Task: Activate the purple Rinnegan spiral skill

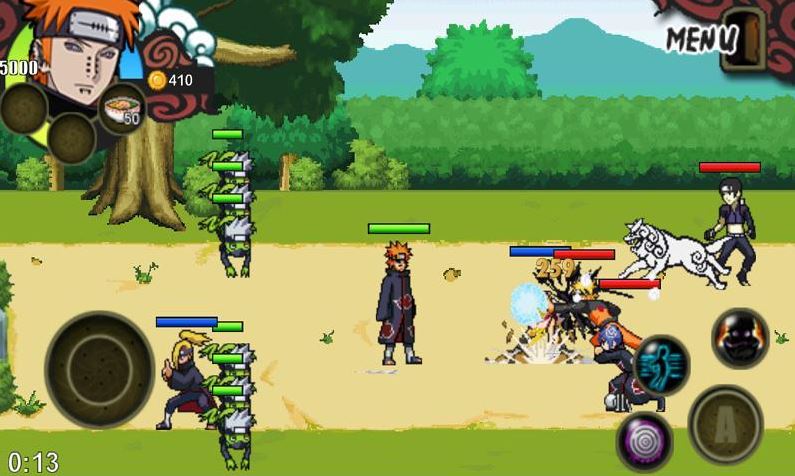Action: coord(643,441)
